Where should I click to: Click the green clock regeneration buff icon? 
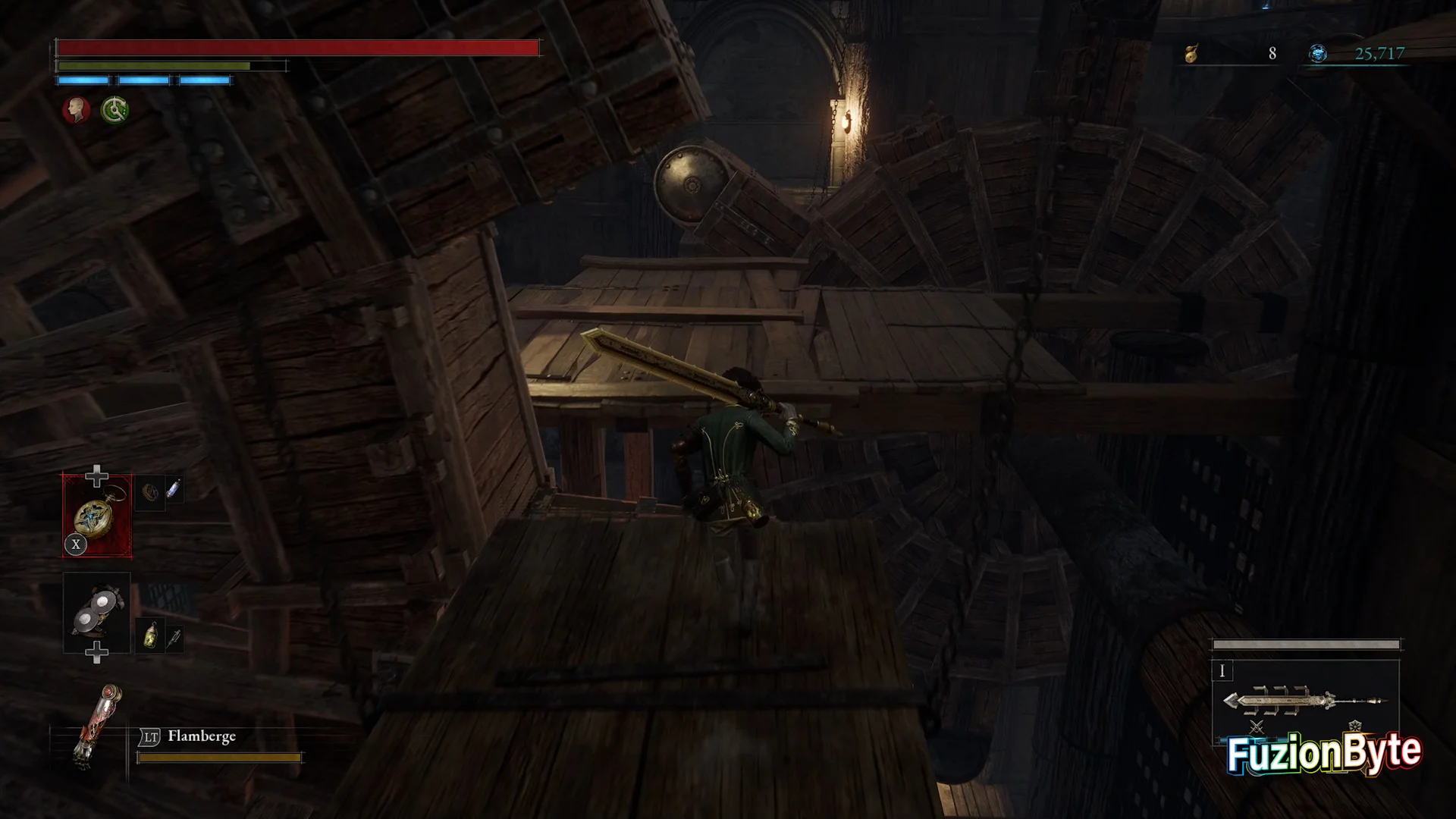[115, 110]
